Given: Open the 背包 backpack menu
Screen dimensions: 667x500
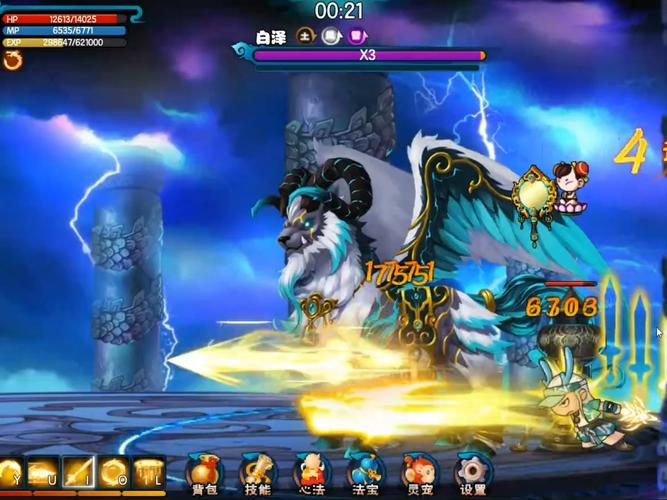Looking at the screenshot, I should coord(205,472).
